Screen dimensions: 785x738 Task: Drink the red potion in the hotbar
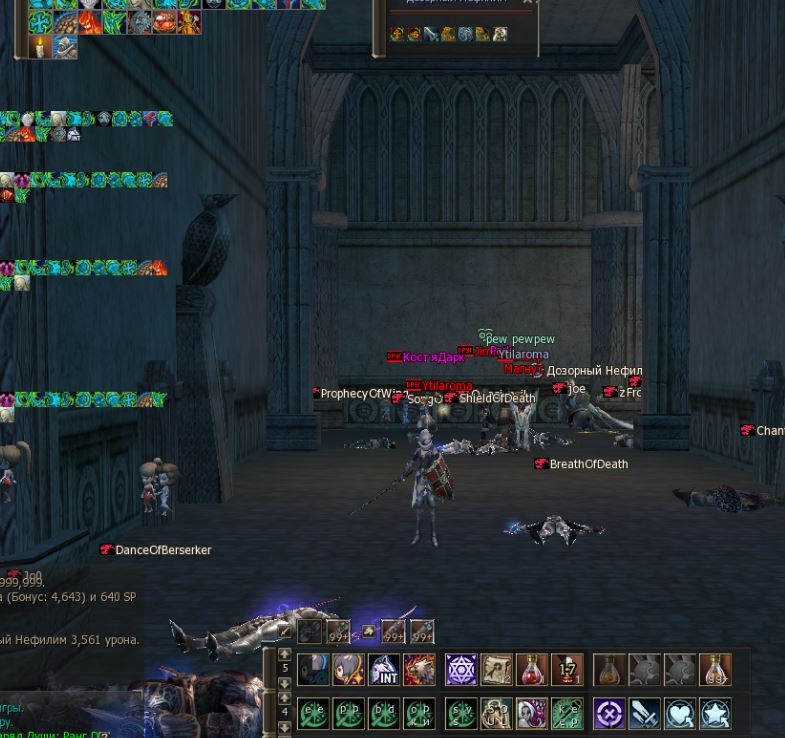[x=531, y=670]
